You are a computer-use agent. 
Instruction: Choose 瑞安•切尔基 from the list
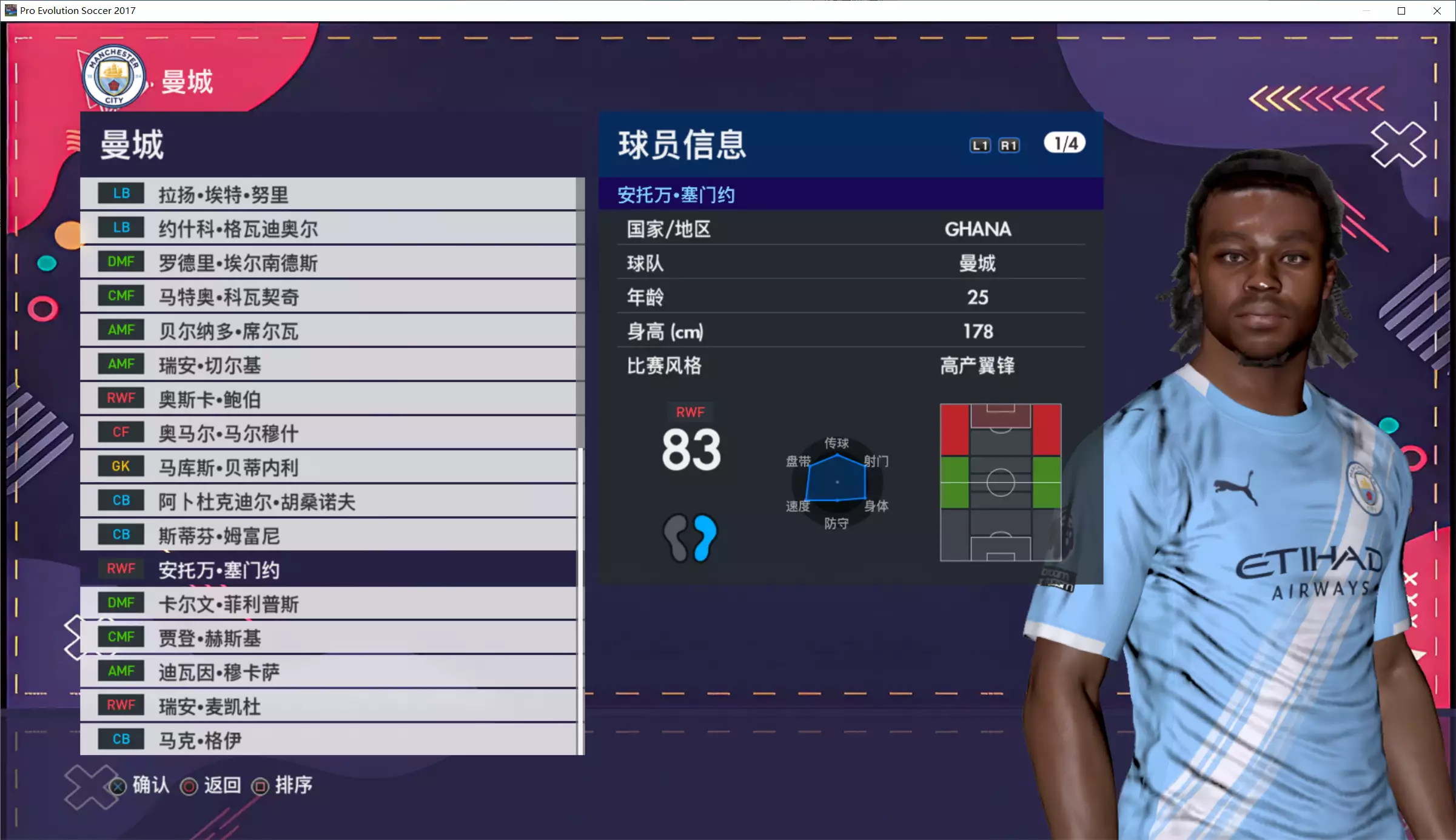pyautogui.click(x=327, y=365)
